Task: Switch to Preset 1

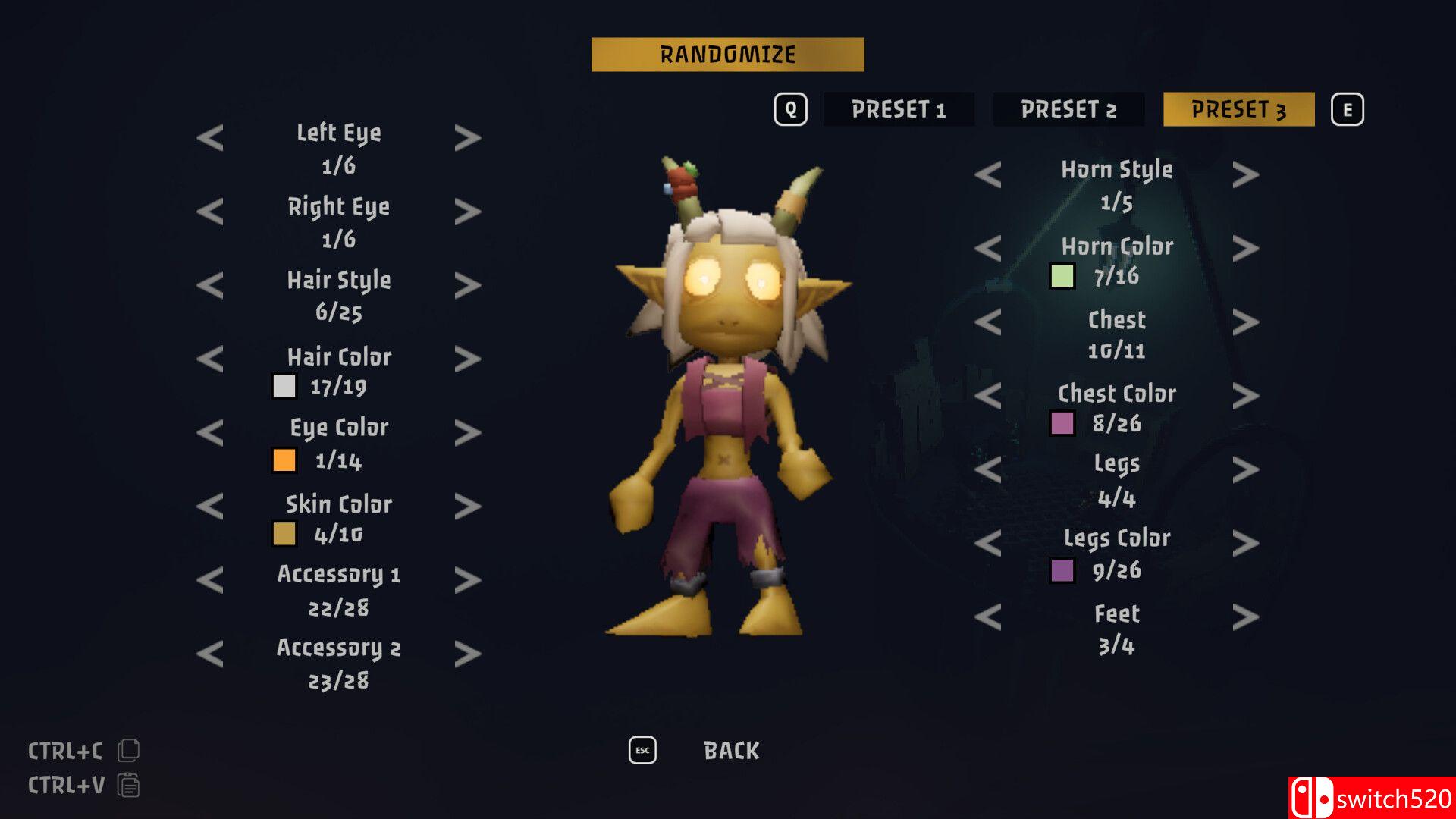Action: [x=899, y=109]
